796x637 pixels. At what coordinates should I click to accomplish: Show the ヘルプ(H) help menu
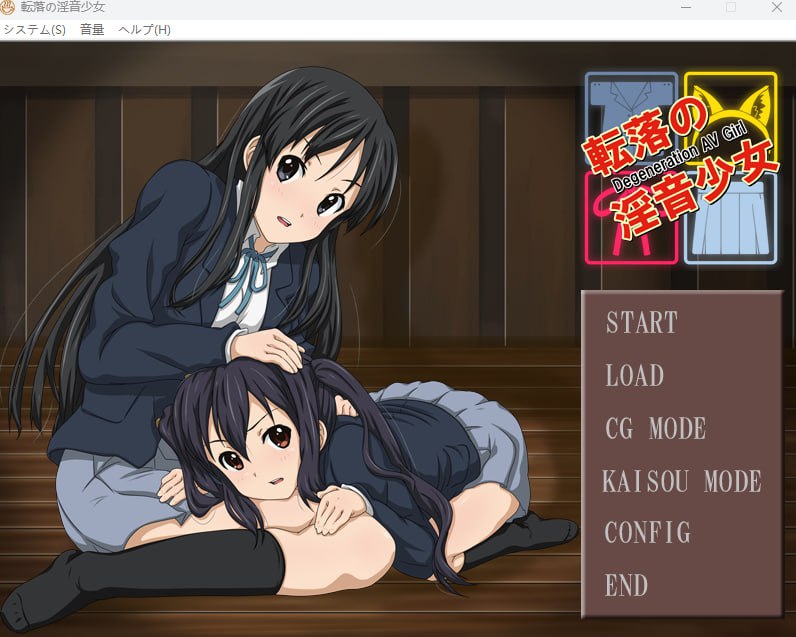click(144, 29)
